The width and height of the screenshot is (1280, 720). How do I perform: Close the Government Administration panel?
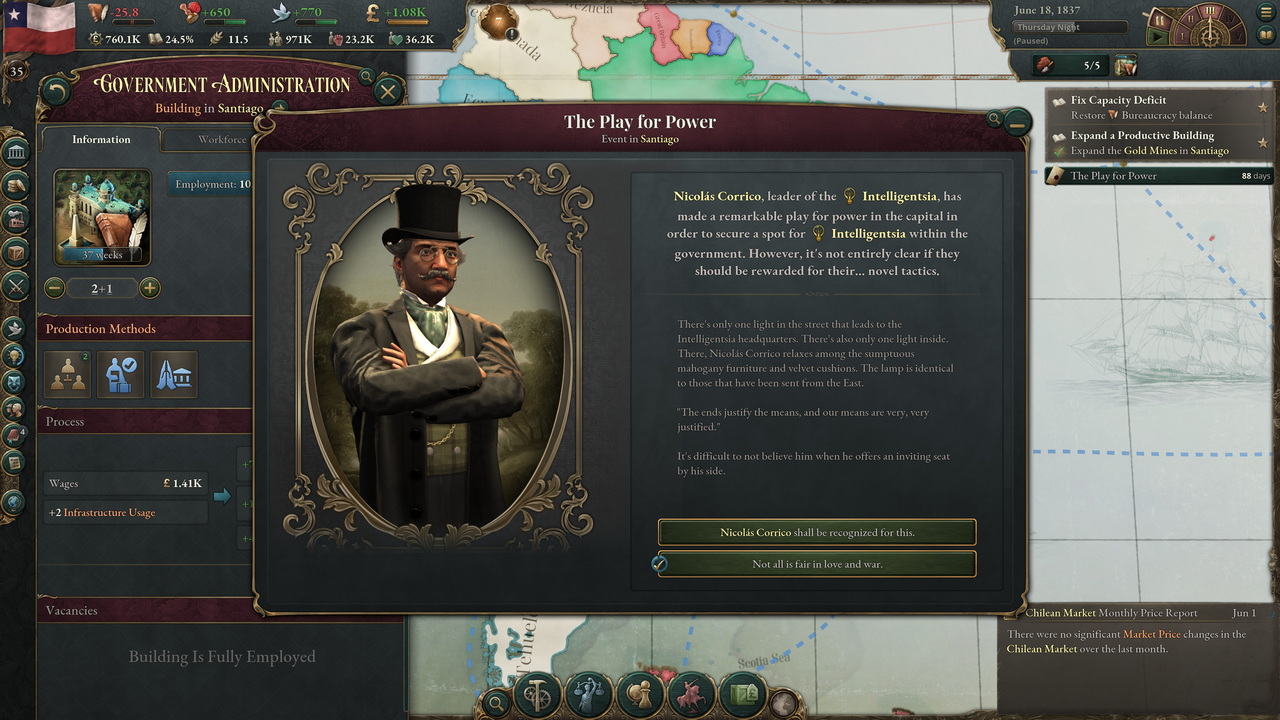[388, 92]
